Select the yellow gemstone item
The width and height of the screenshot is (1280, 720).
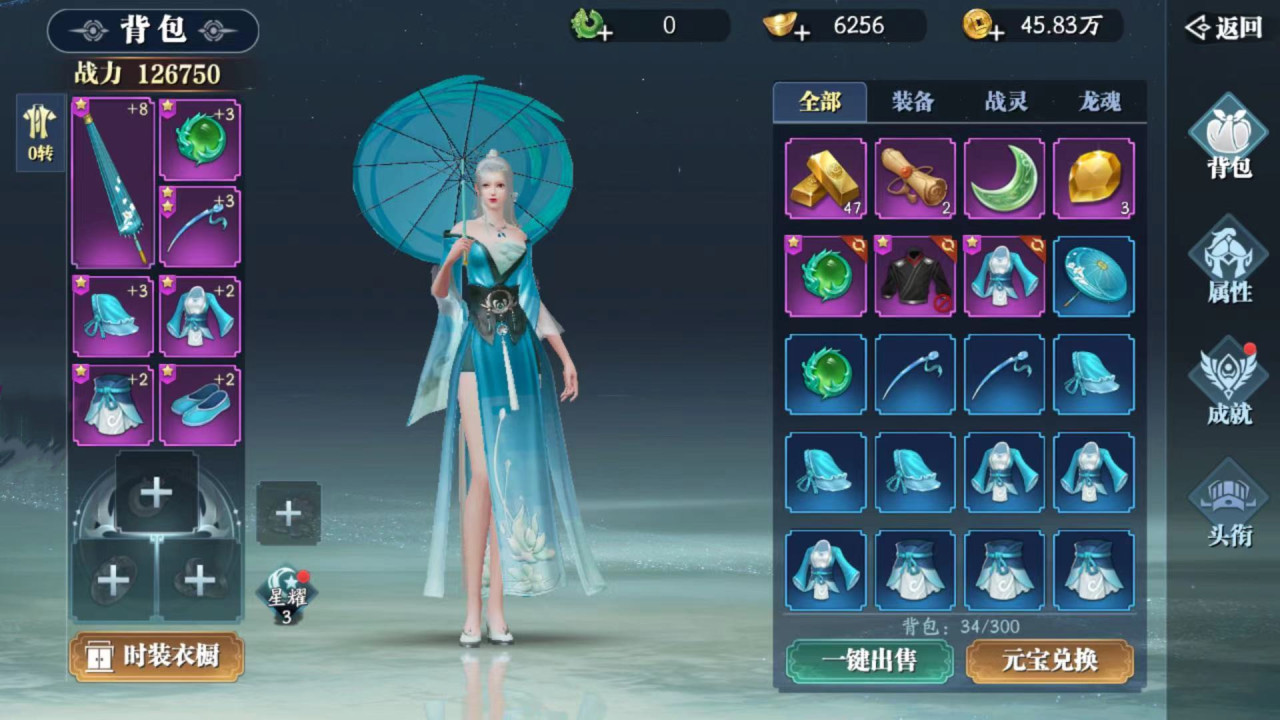pyautogui.click(x=1094, y=179)
